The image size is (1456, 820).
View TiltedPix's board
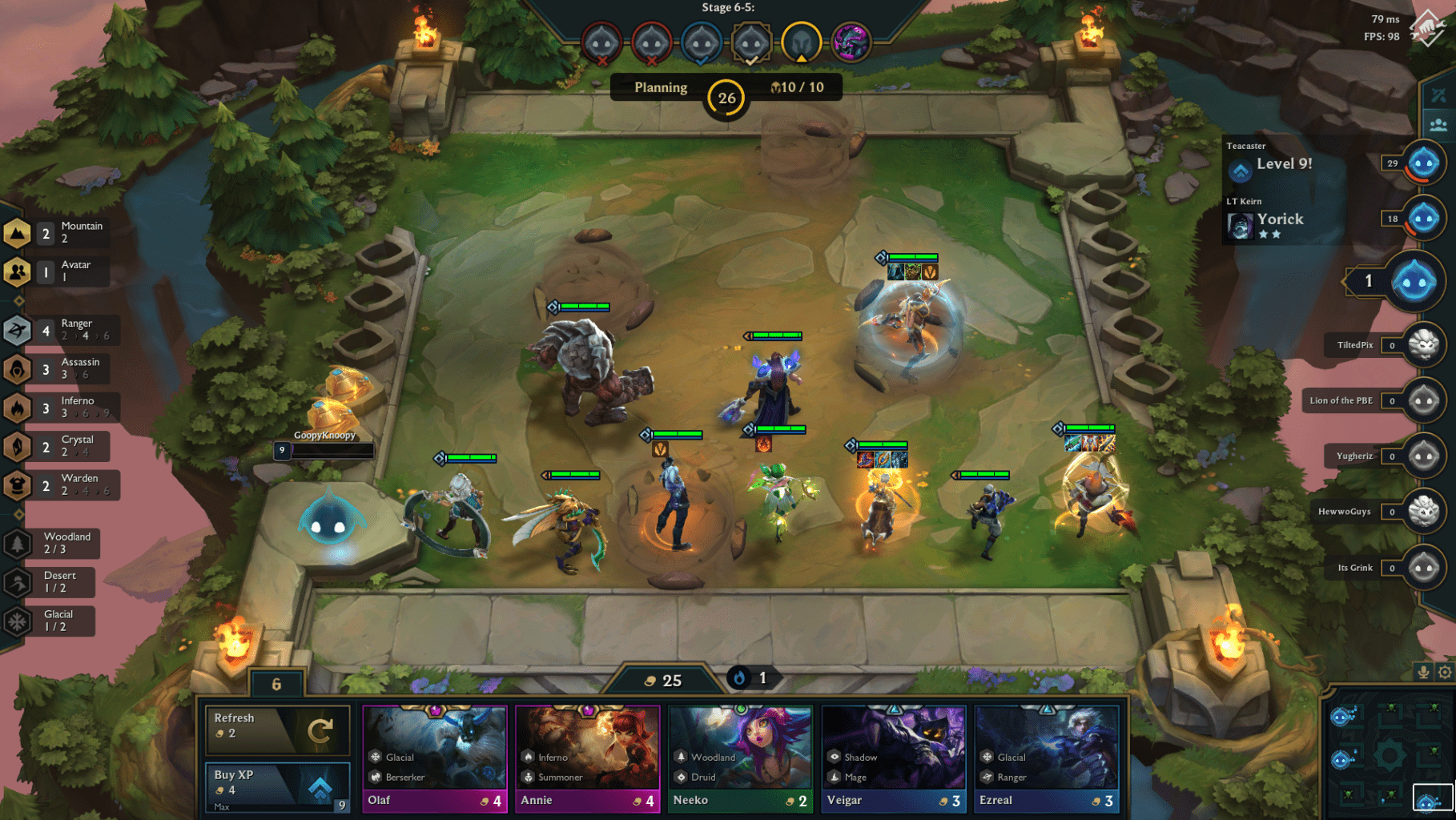click(x=1423, y=345)
